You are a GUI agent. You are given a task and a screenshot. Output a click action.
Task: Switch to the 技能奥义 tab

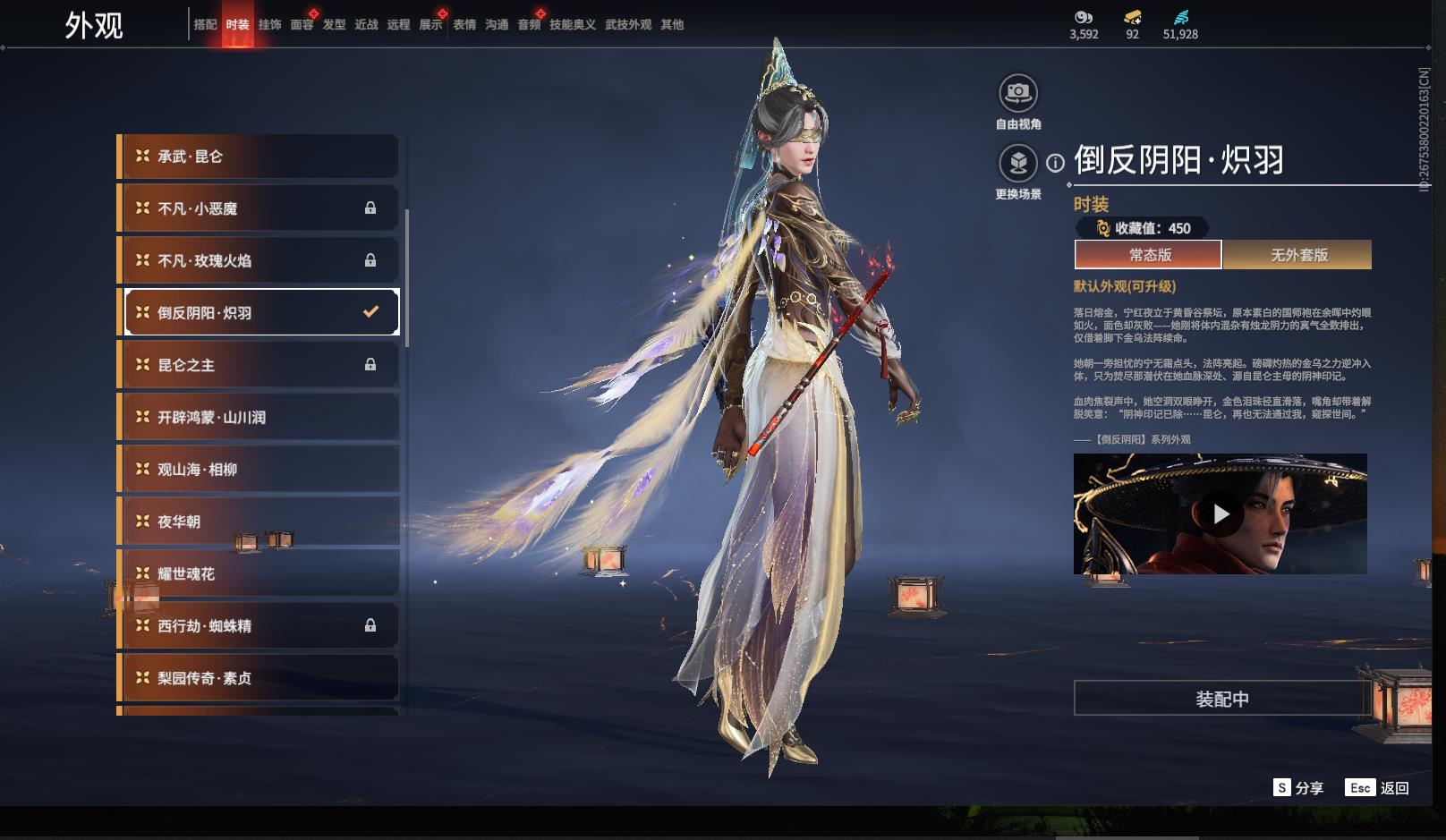pyautogui.click(x=573, y=25)
